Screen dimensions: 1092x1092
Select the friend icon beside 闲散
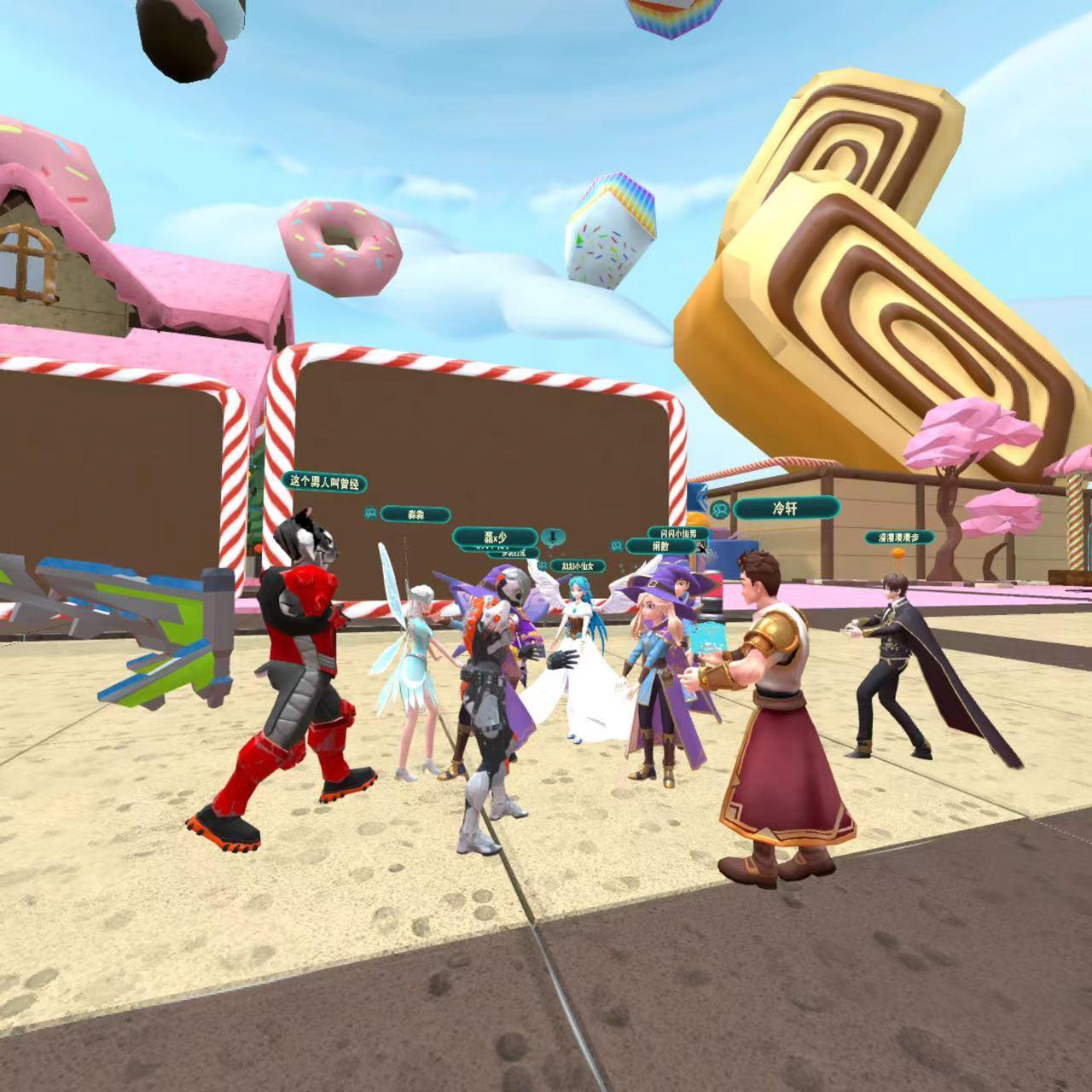click(616, 546)
